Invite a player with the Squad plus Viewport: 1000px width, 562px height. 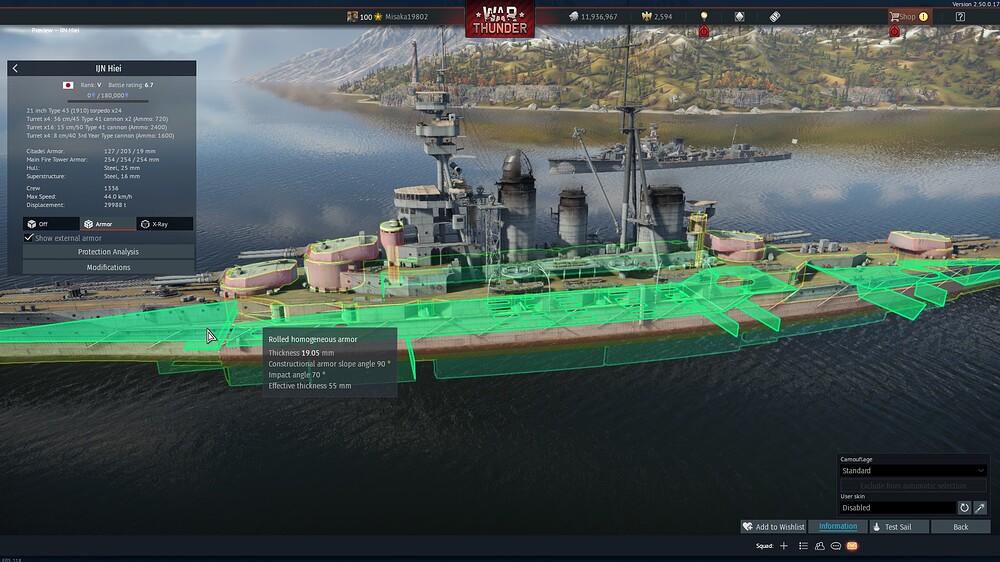click(x=784, y=546)
